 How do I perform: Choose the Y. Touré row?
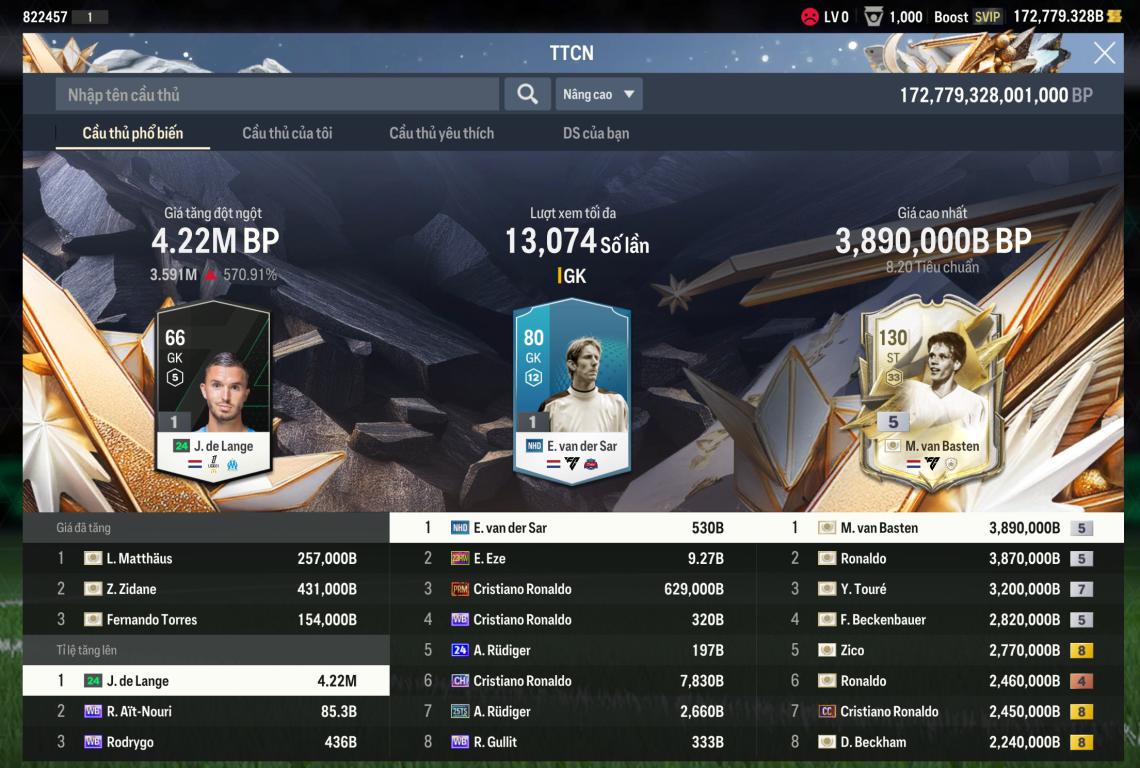click(x=940, y=589)
